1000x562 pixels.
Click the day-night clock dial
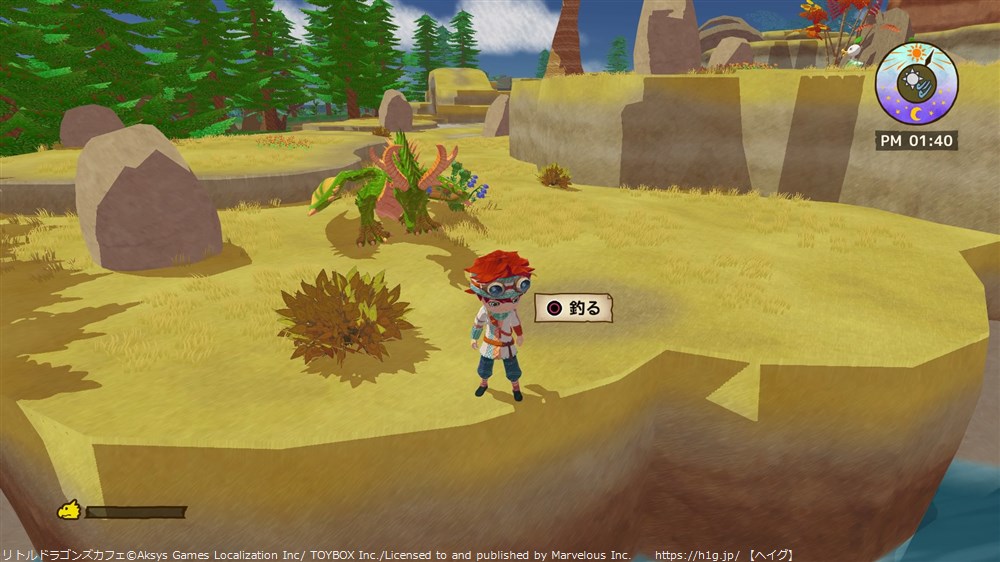[x=916, y=84]
